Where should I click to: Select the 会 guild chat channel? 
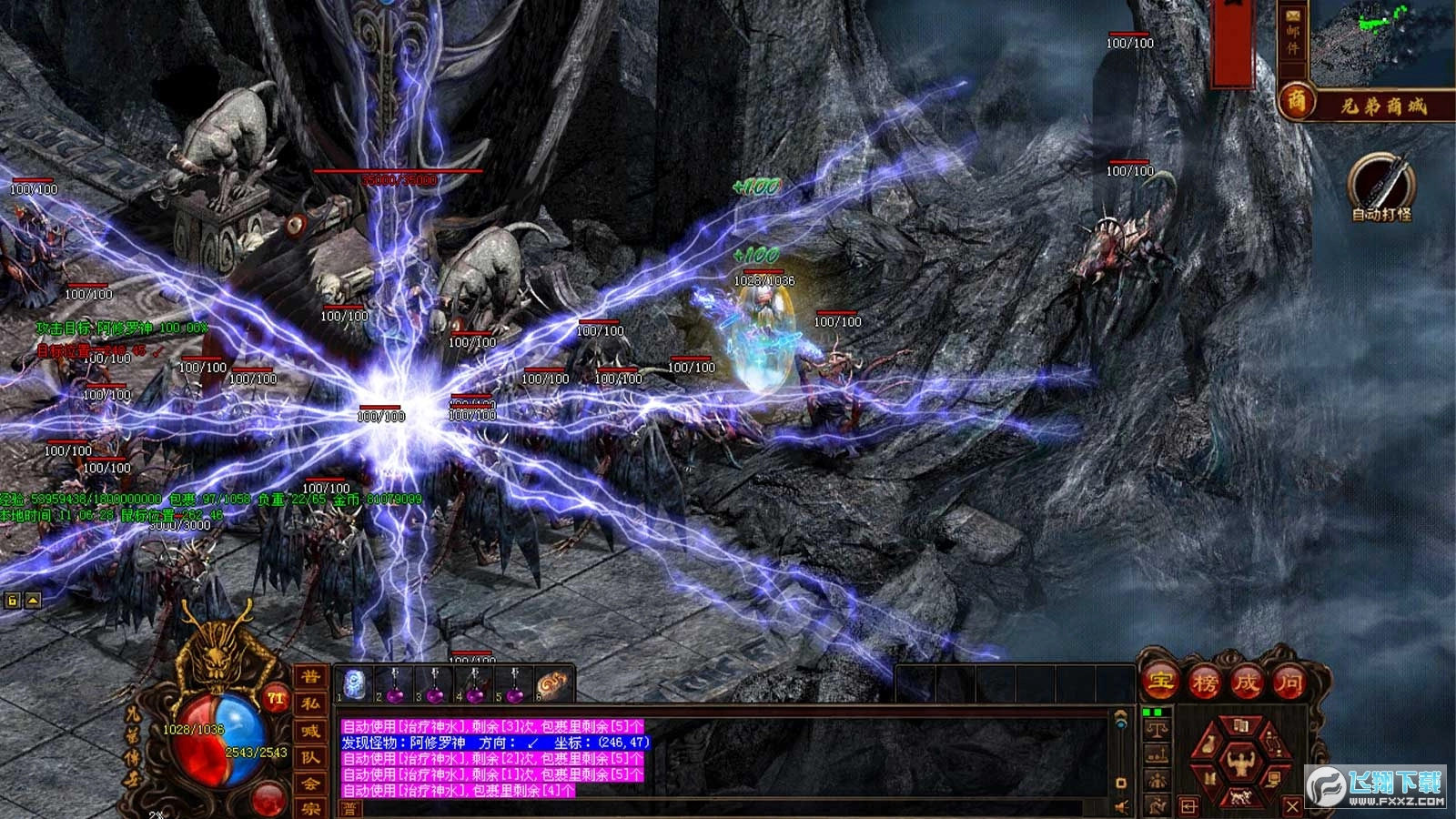pos(310,784)
